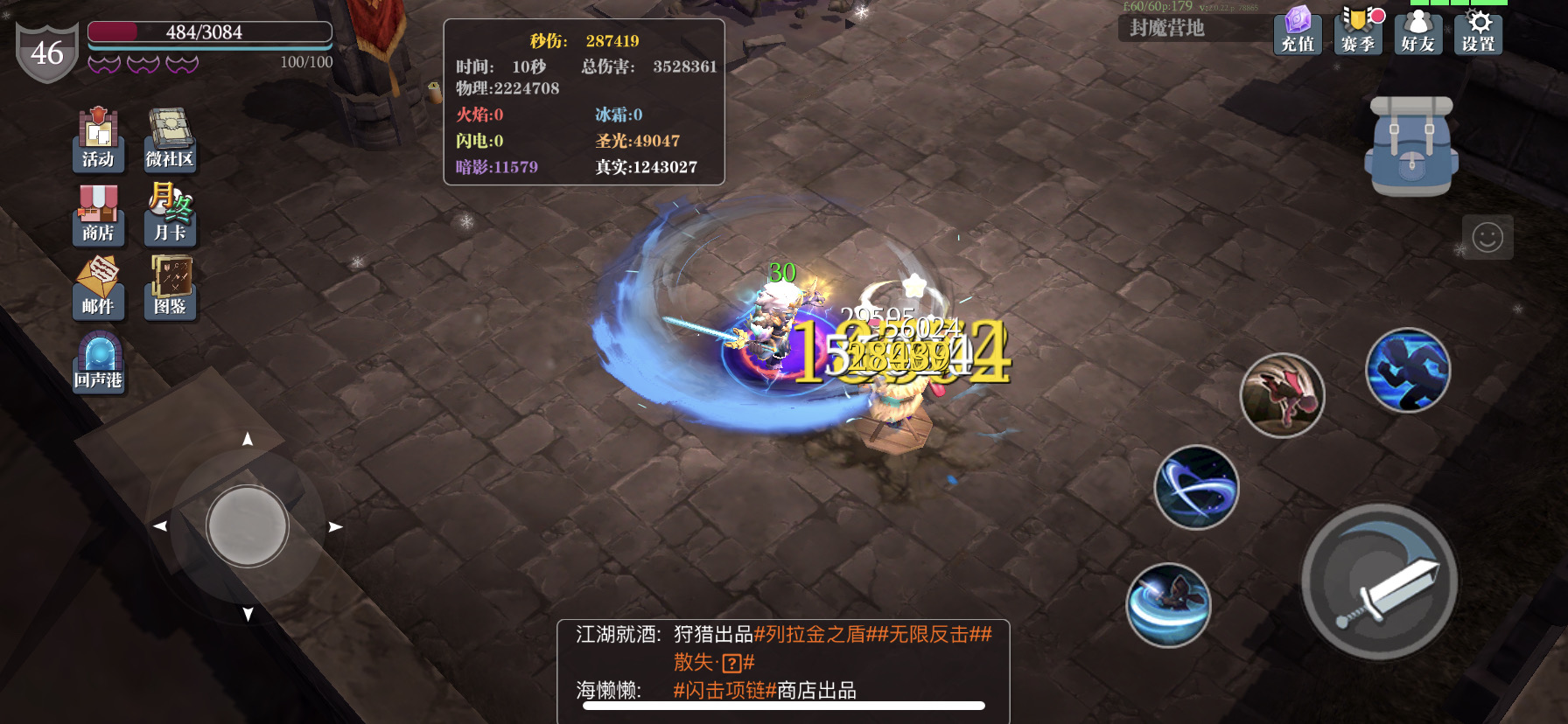Use the dash skill icon
Viewport: 1568px width, 724px height.
(1409, 371)
